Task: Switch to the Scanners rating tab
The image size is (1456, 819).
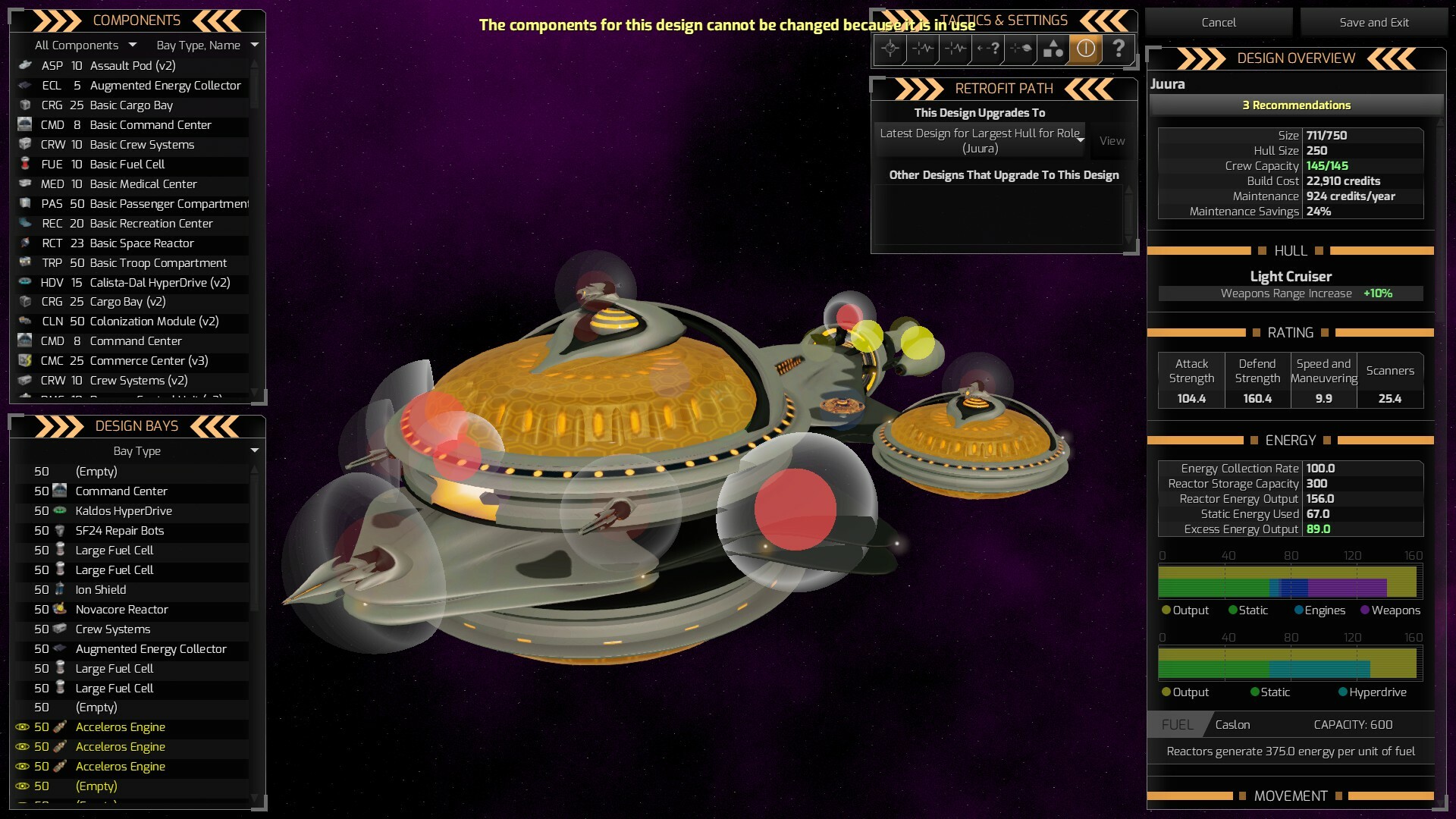Action: (1390, 371)
